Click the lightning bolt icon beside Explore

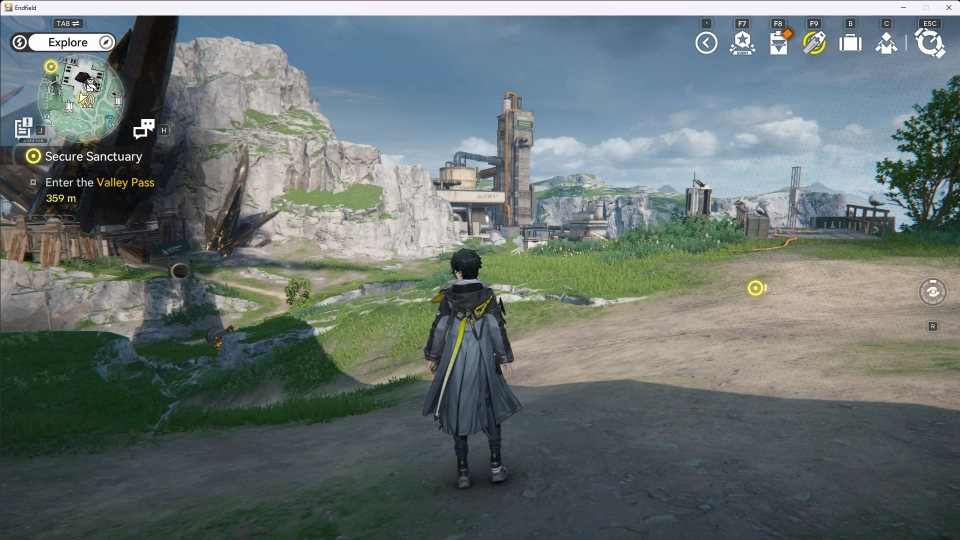click(x=19, y=43)
